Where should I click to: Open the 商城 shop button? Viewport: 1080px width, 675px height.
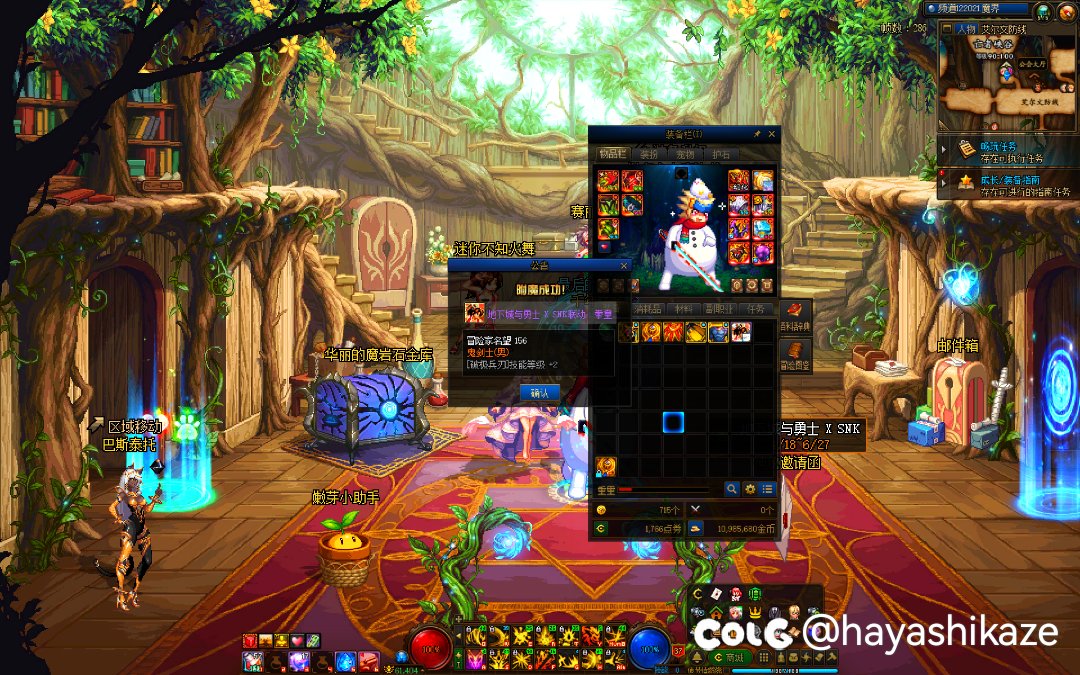734,657
